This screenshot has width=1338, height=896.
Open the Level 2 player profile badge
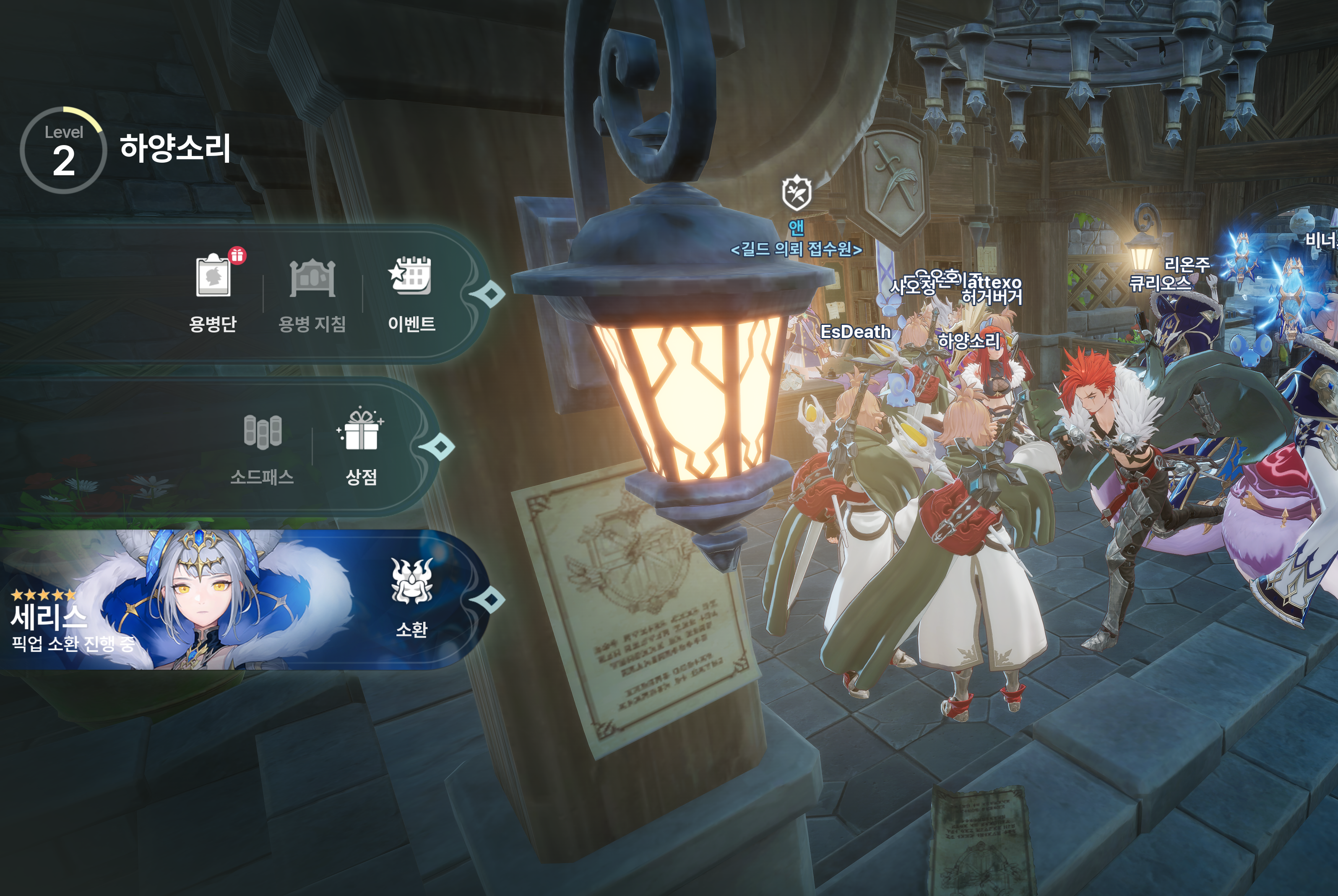tap(63, 150)
